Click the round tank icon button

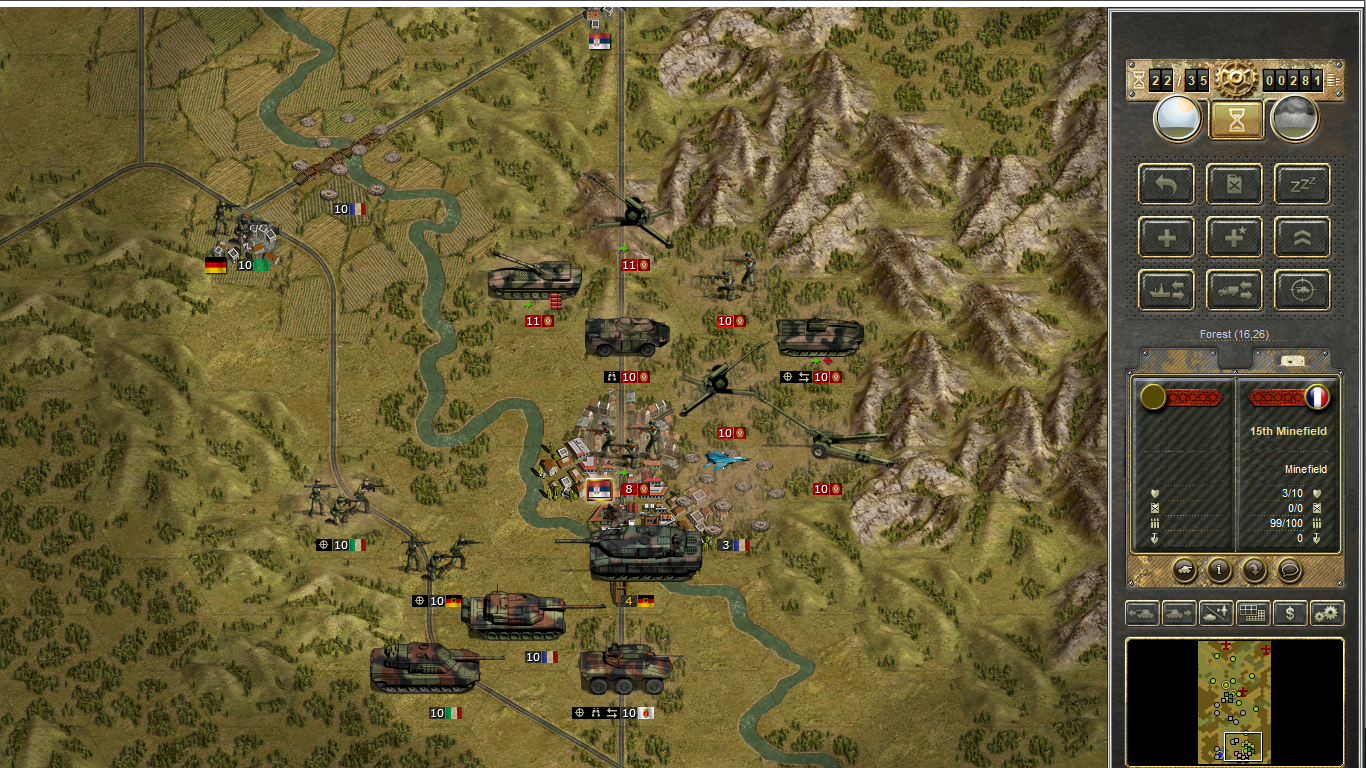point(1184,570)
